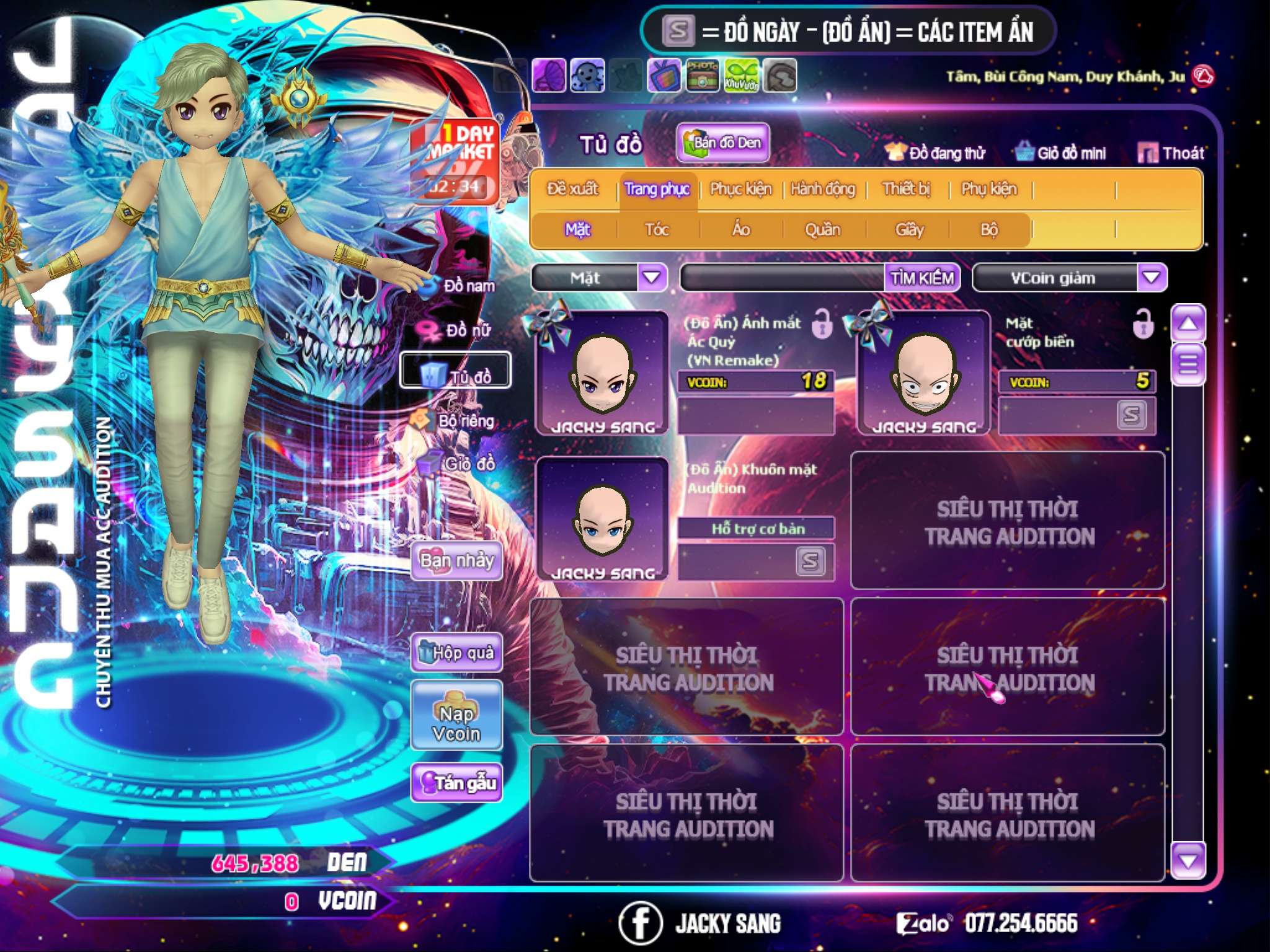Open the Hành động tab
Screen dimensions: 1270x952
(x=823, y=189)
